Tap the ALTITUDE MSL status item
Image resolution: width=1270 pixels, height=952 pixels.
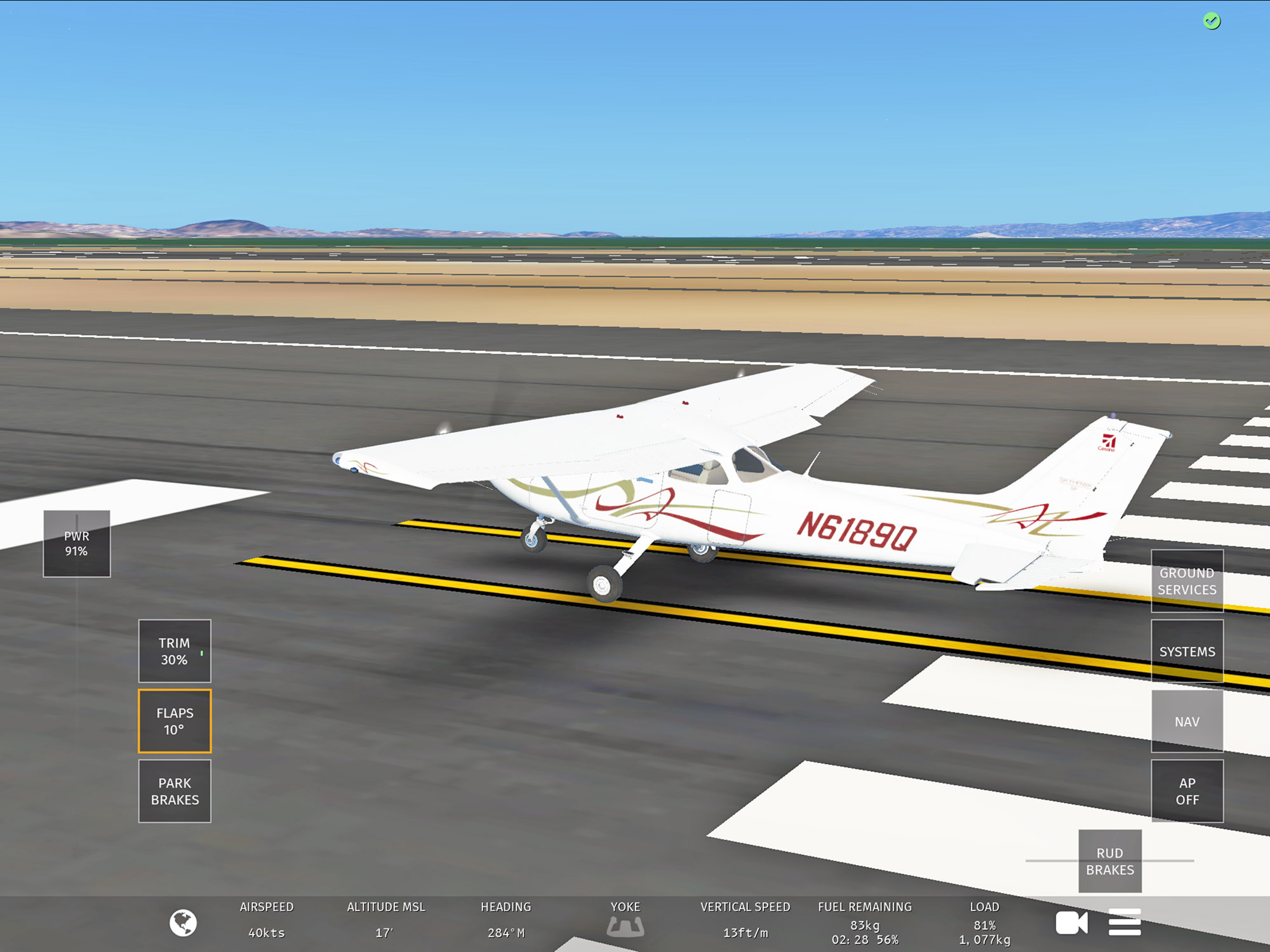(386, 920)
